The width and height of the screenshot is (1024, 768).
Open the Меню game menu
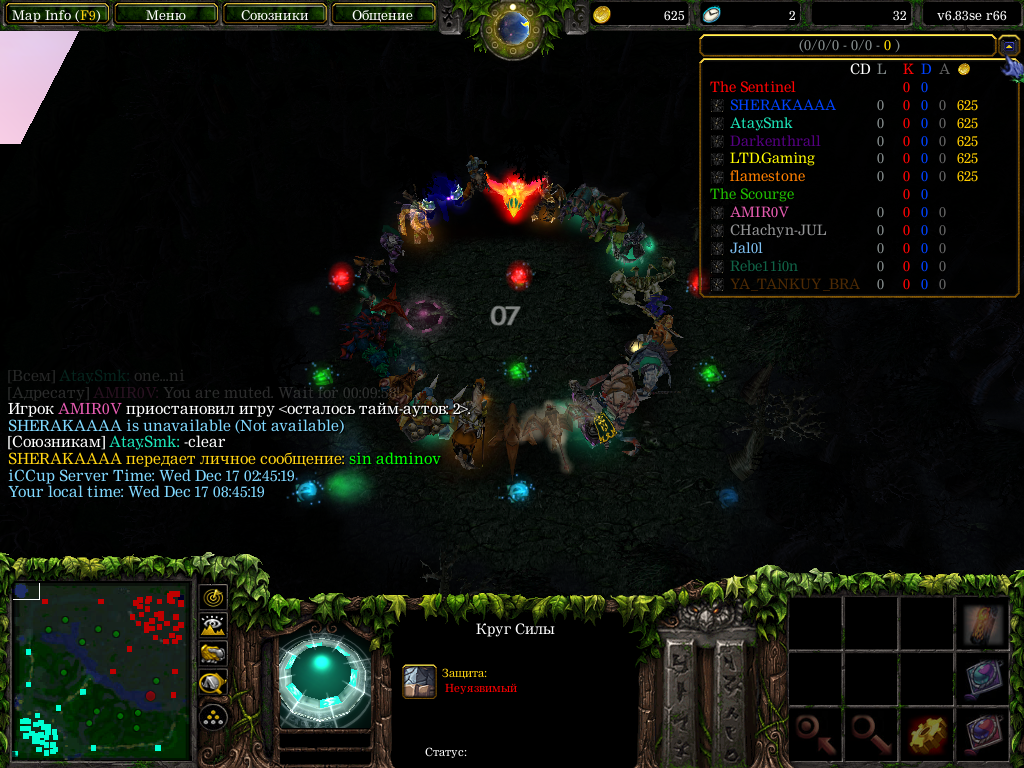[166, 15]
